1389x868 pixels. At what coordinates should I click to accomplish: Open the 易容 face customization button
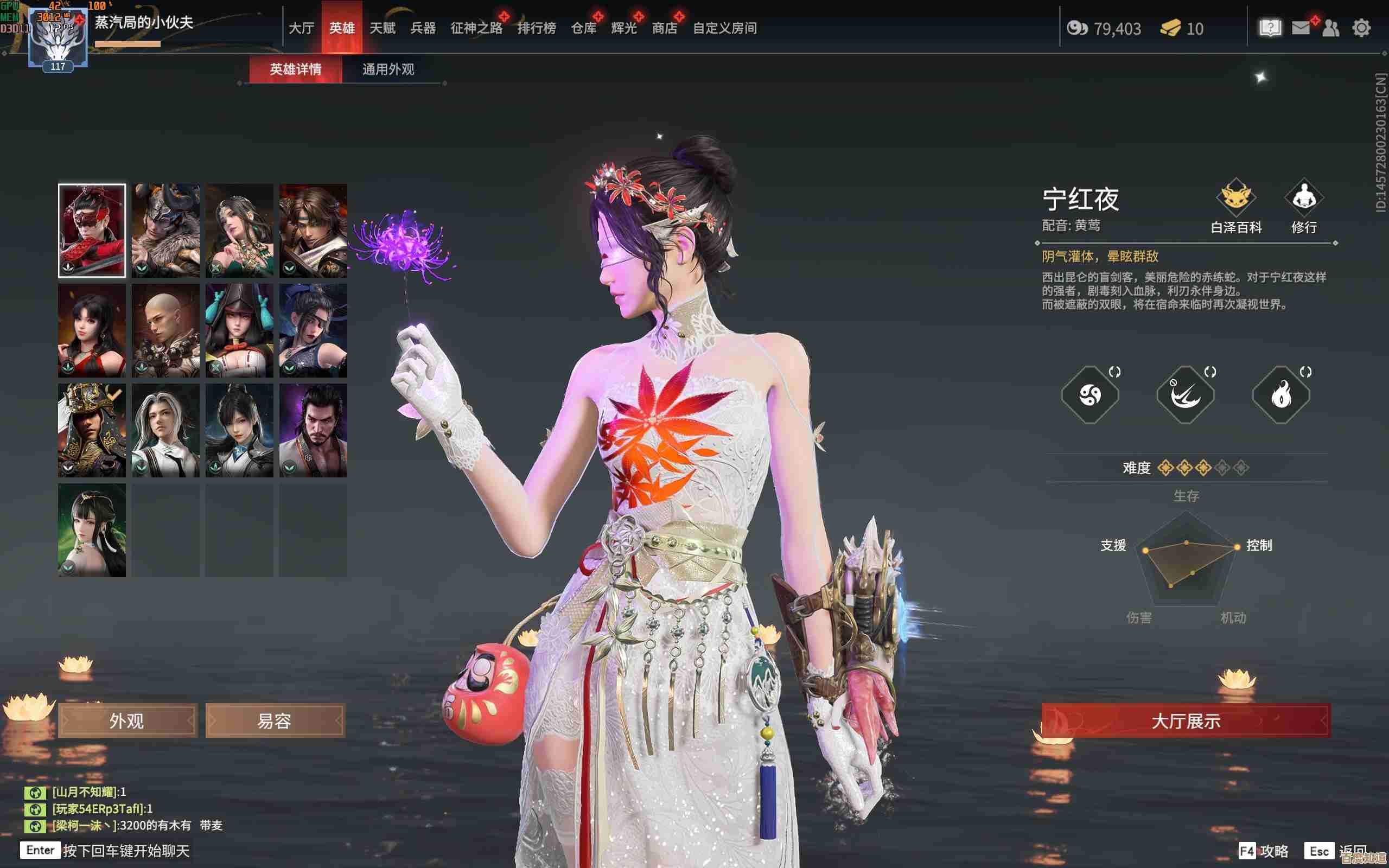(x=275, y=720)
